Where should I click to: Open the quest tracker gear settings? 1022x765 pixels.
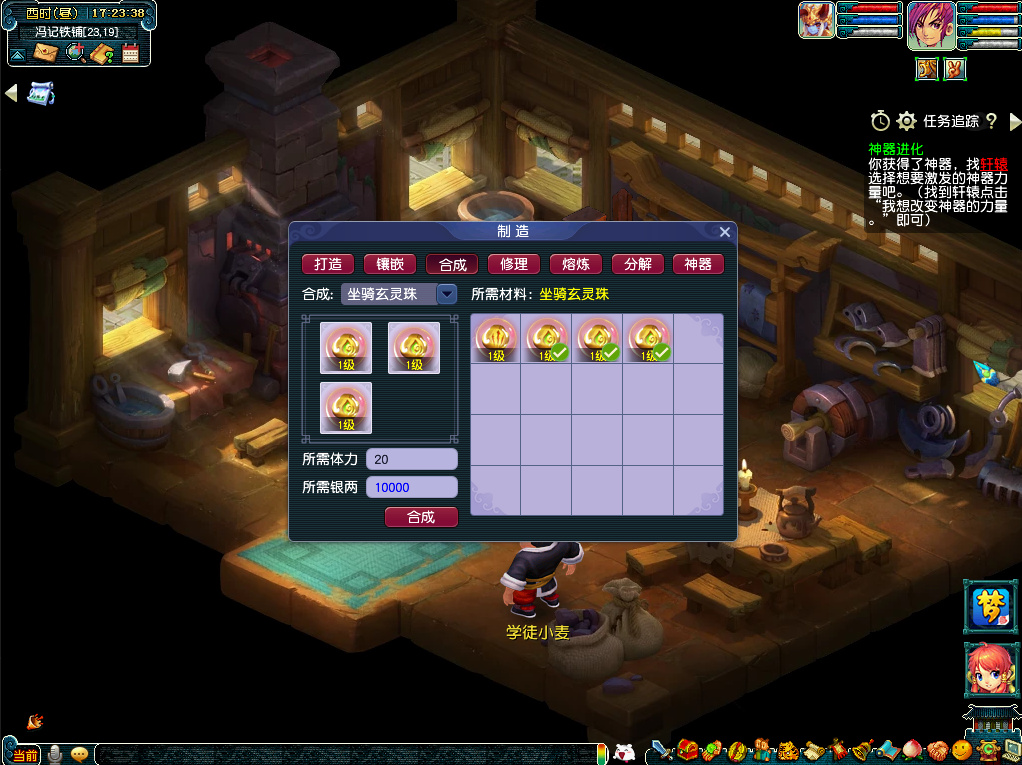(x=906, y=121)
